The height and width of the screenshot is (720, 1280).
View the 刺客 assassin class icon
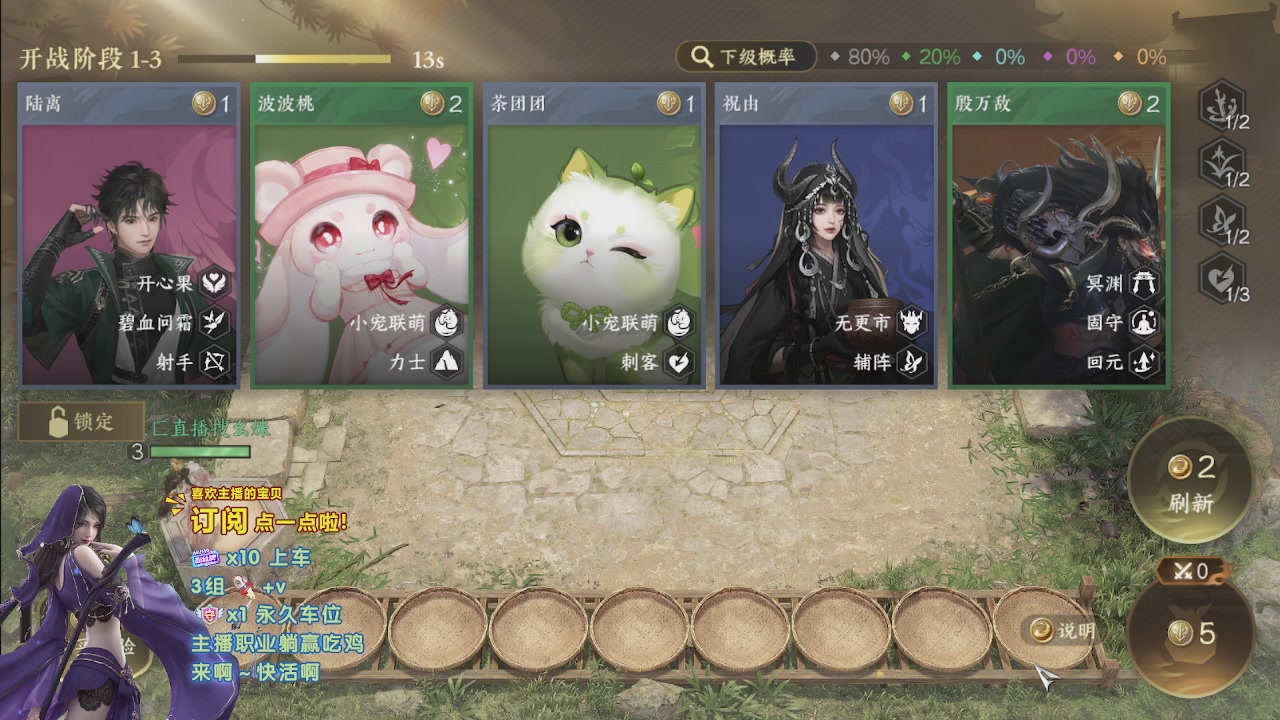coord(680,361)
